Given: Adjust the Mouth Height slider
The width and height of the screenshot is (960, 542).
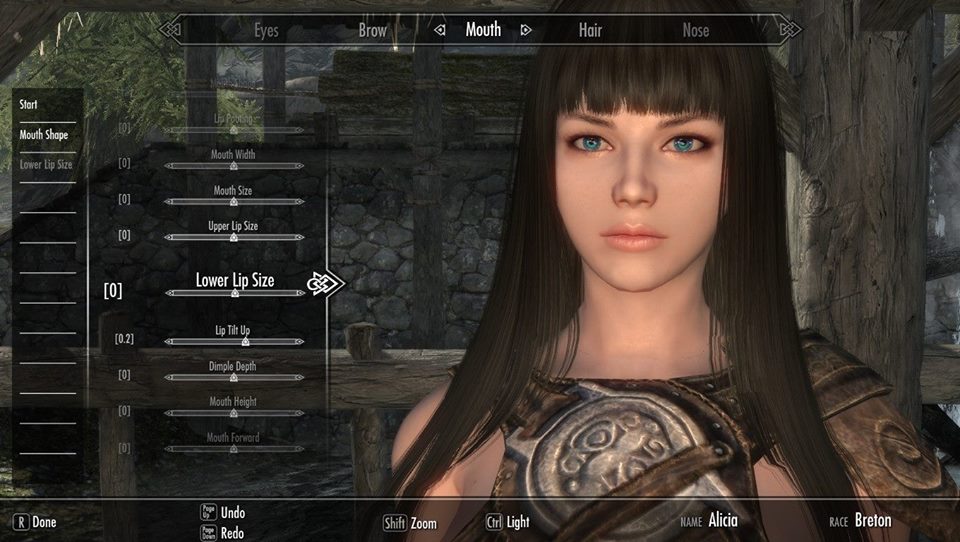Looking at the screenshot, I should (x=234, y=414).
